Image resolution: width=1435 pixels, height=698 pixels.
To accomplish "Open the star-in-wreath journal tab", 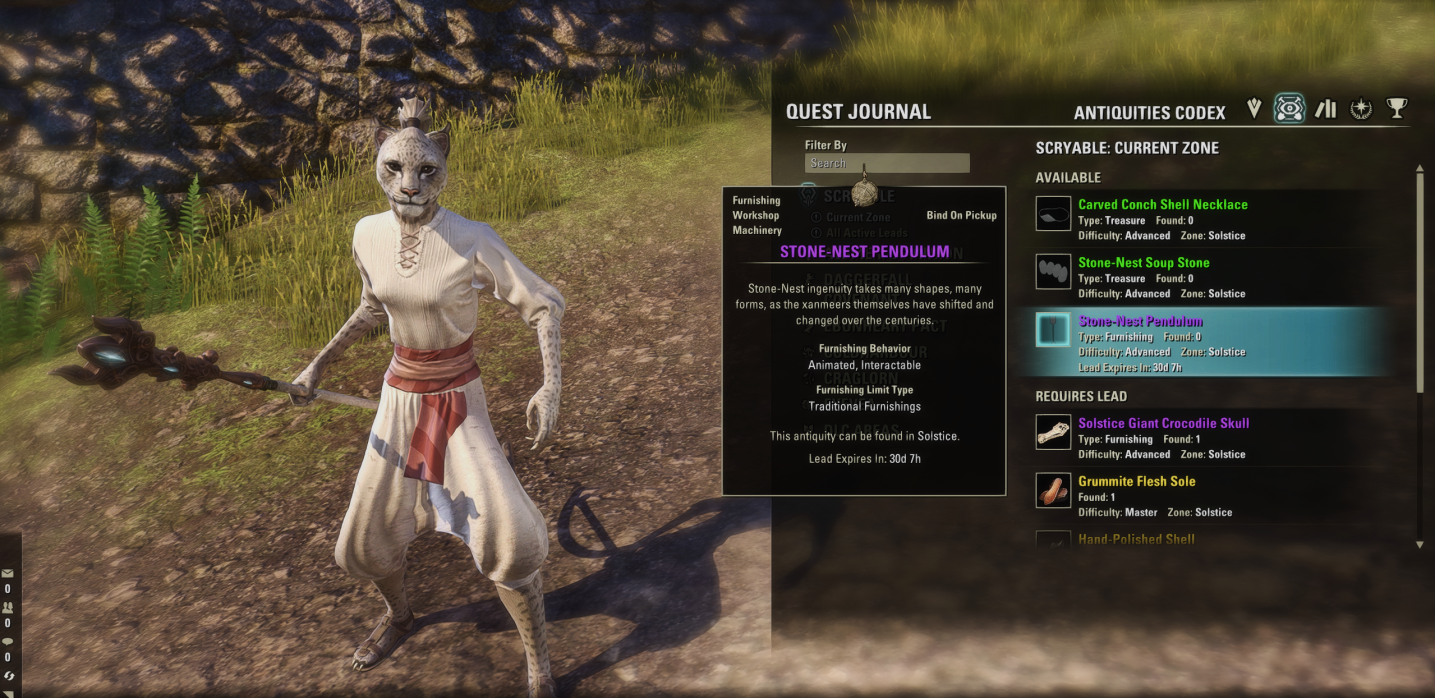I will 1361,109.
